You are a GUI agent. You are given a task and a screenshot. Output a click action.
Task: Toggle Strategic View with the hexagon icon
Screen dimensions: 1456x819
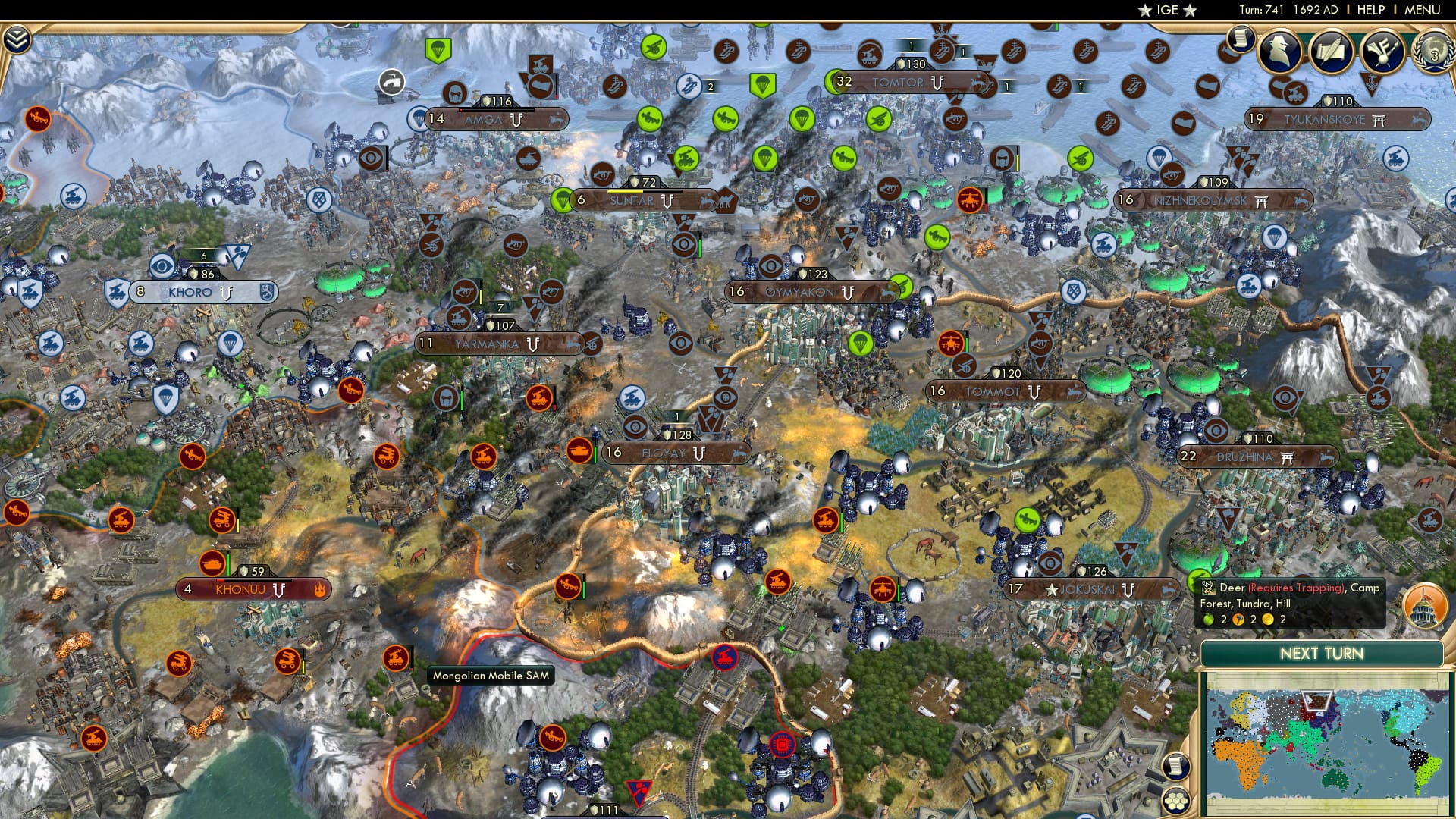pyautogui.click(x=1176, y=802)
